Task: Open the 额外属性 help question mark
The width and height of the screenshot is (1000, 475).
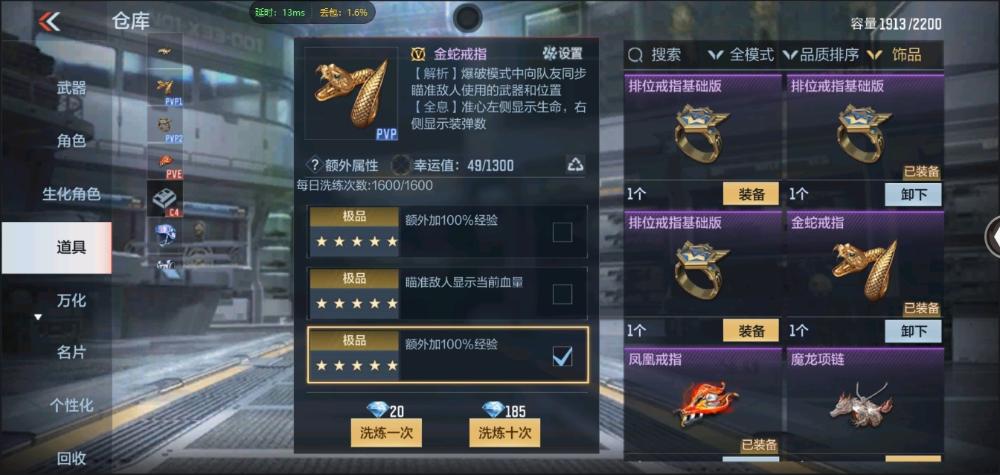Action: (314, 165)
